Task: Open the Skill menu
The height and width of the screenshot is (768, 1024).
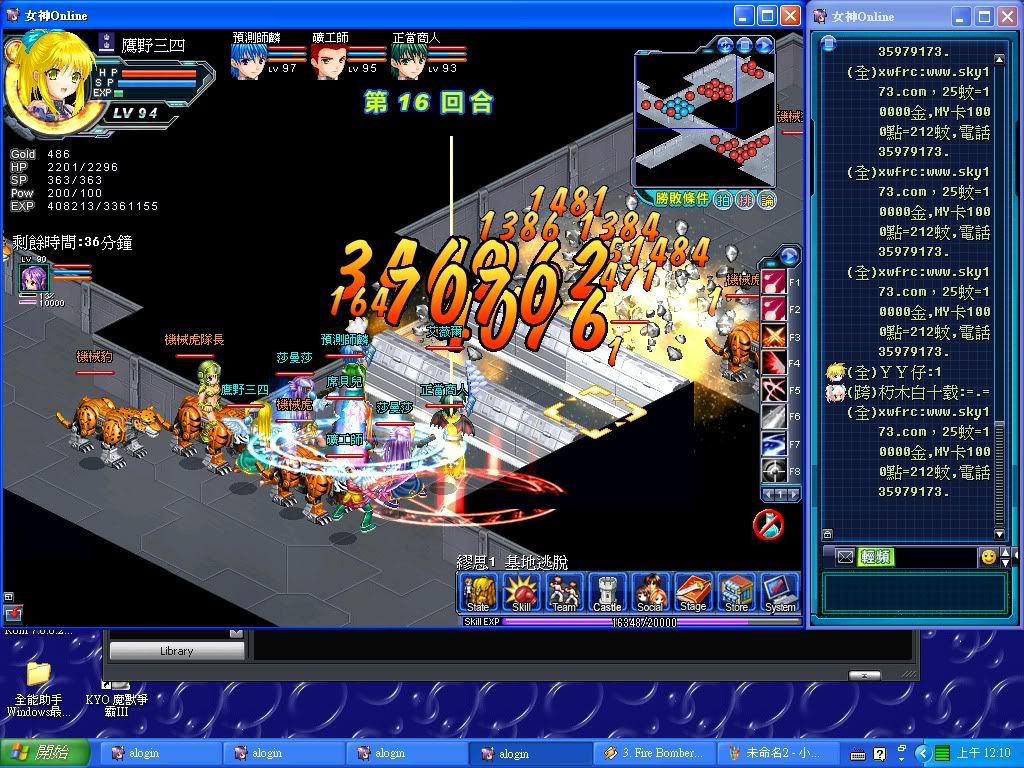Action: point(521,593)
